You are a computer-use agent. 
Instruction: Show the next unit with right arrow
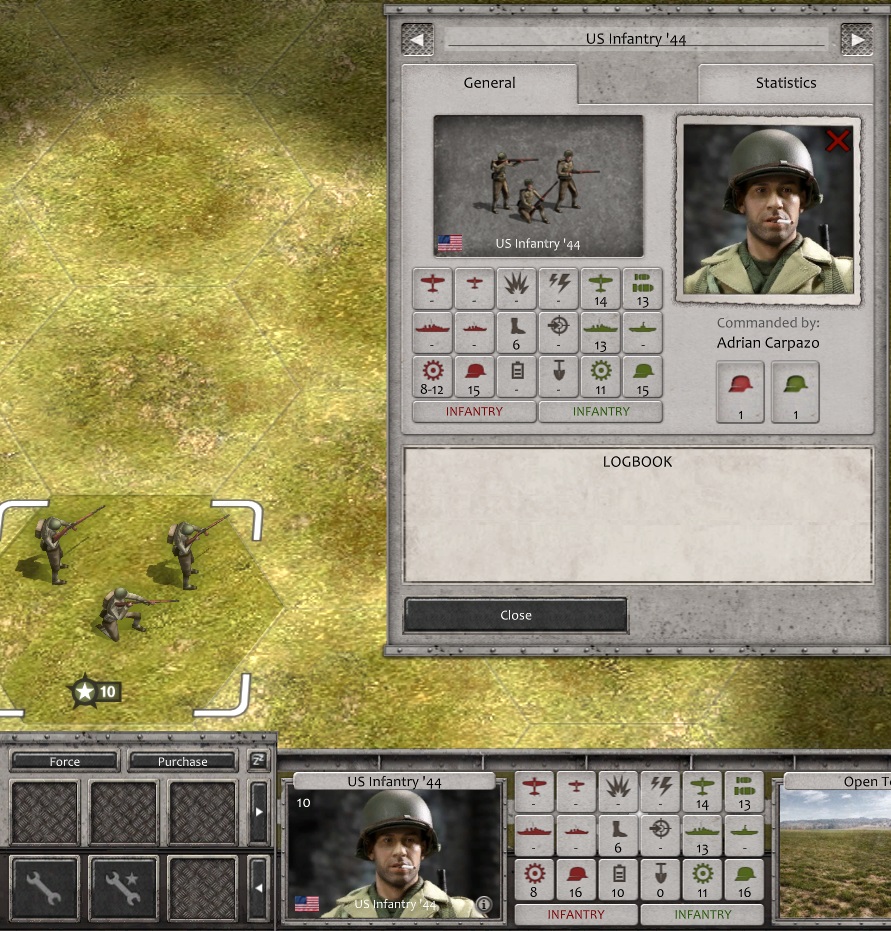point(856,39)
